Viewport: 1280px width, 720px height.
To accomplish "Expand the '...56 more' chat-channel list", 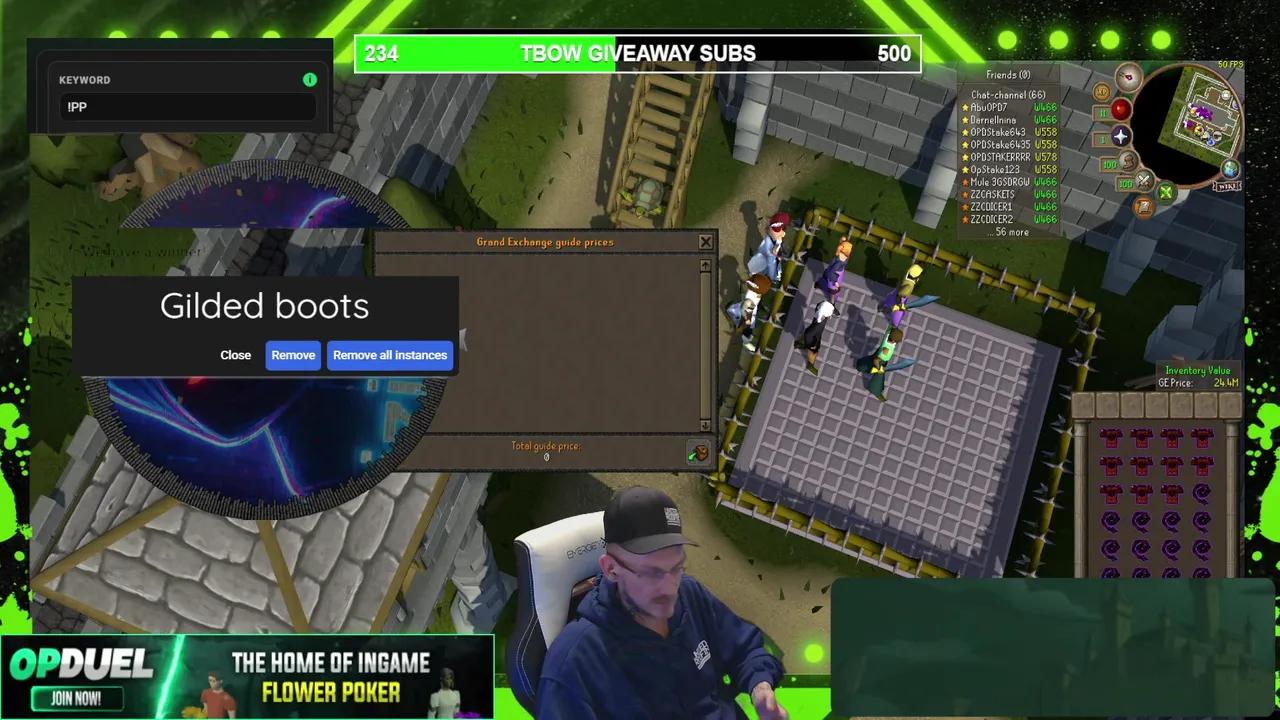I will coord(1008,231).
